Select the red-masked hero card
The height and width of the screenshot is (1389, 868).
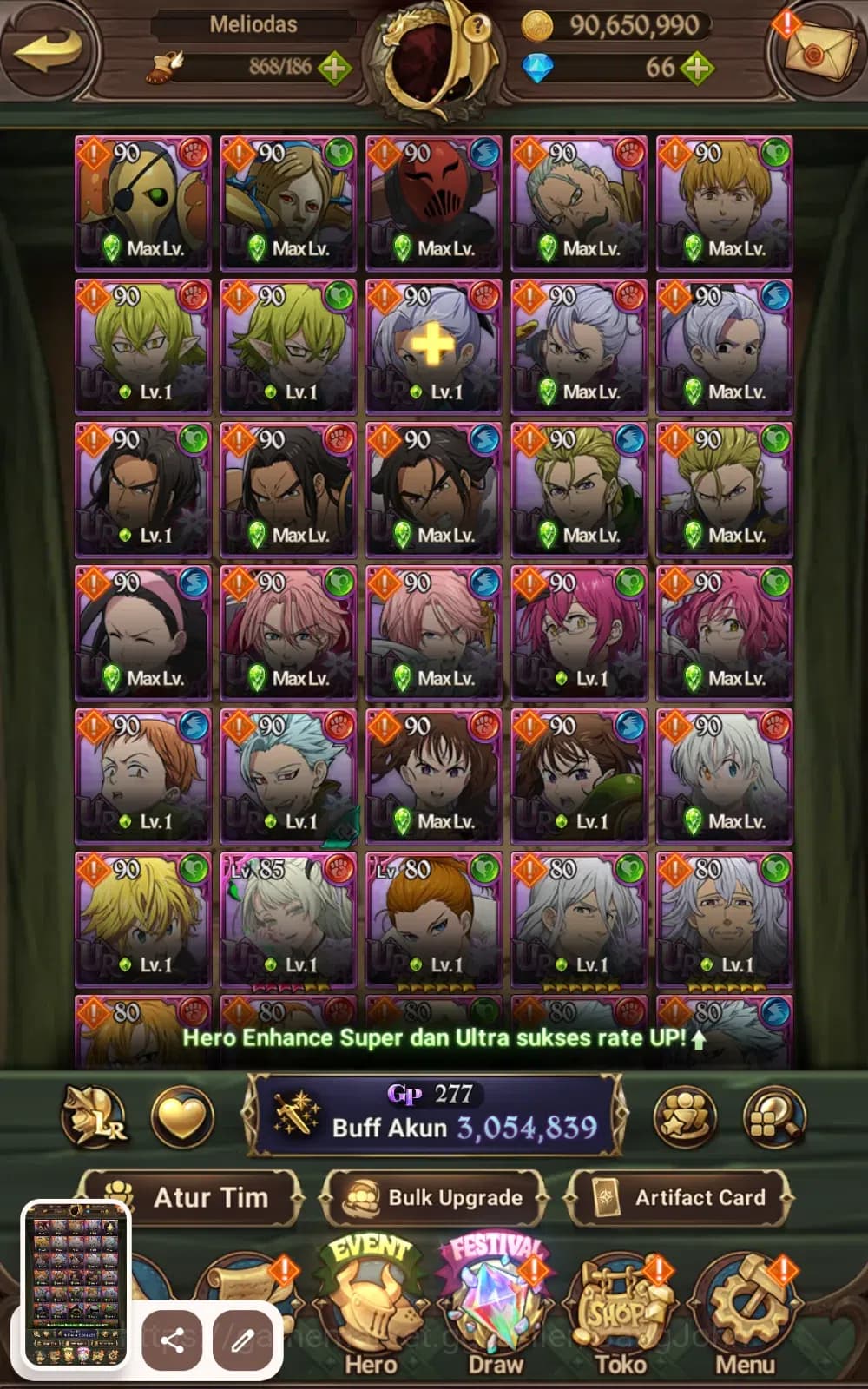coord(433,202)
